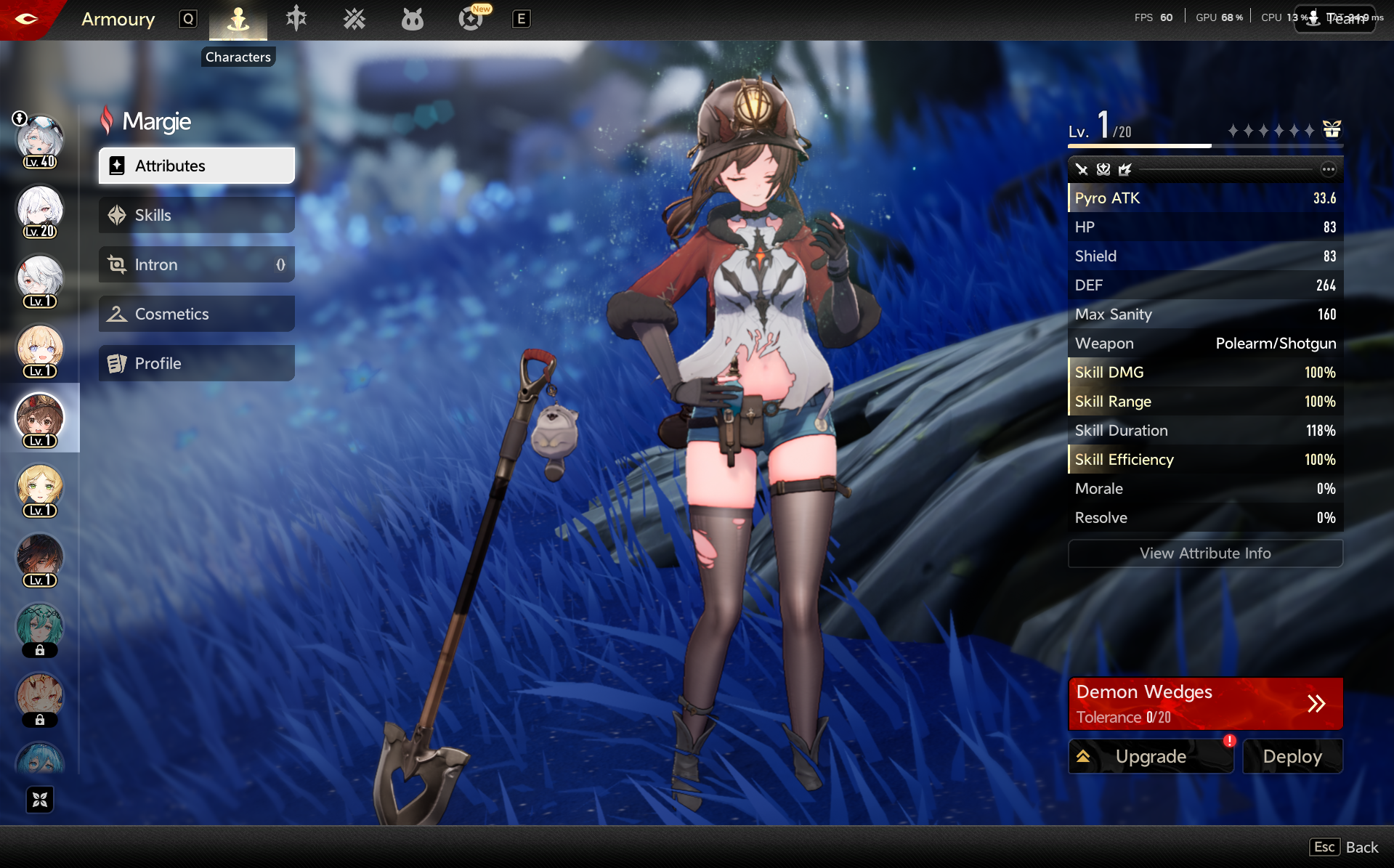This screenshot has height=868, width=1394.
Task: Deploy Margie with the Deploy button
Action: 1292,756
